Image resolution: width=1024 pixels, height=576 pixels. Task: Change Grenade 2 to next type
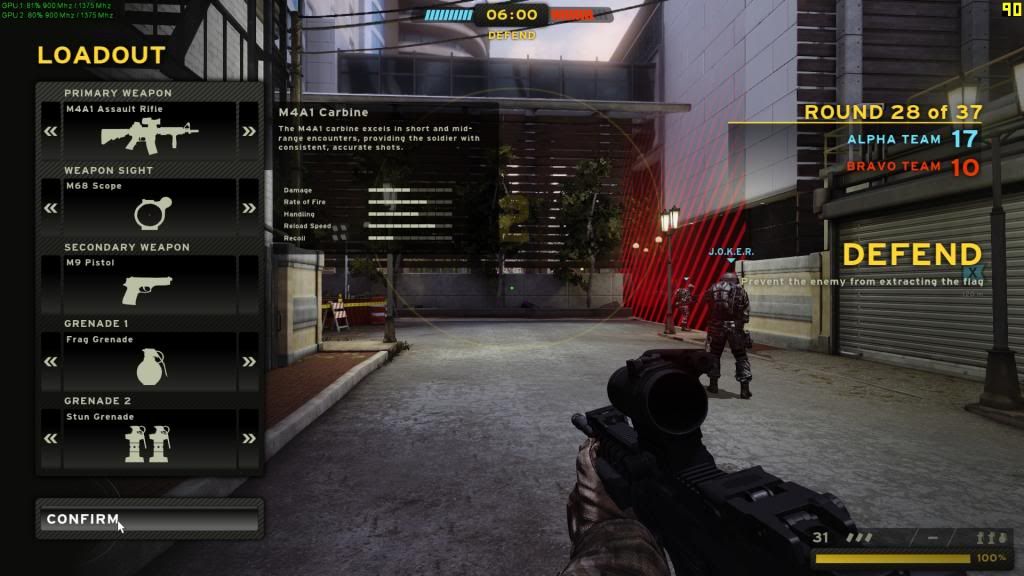point(248,438)
